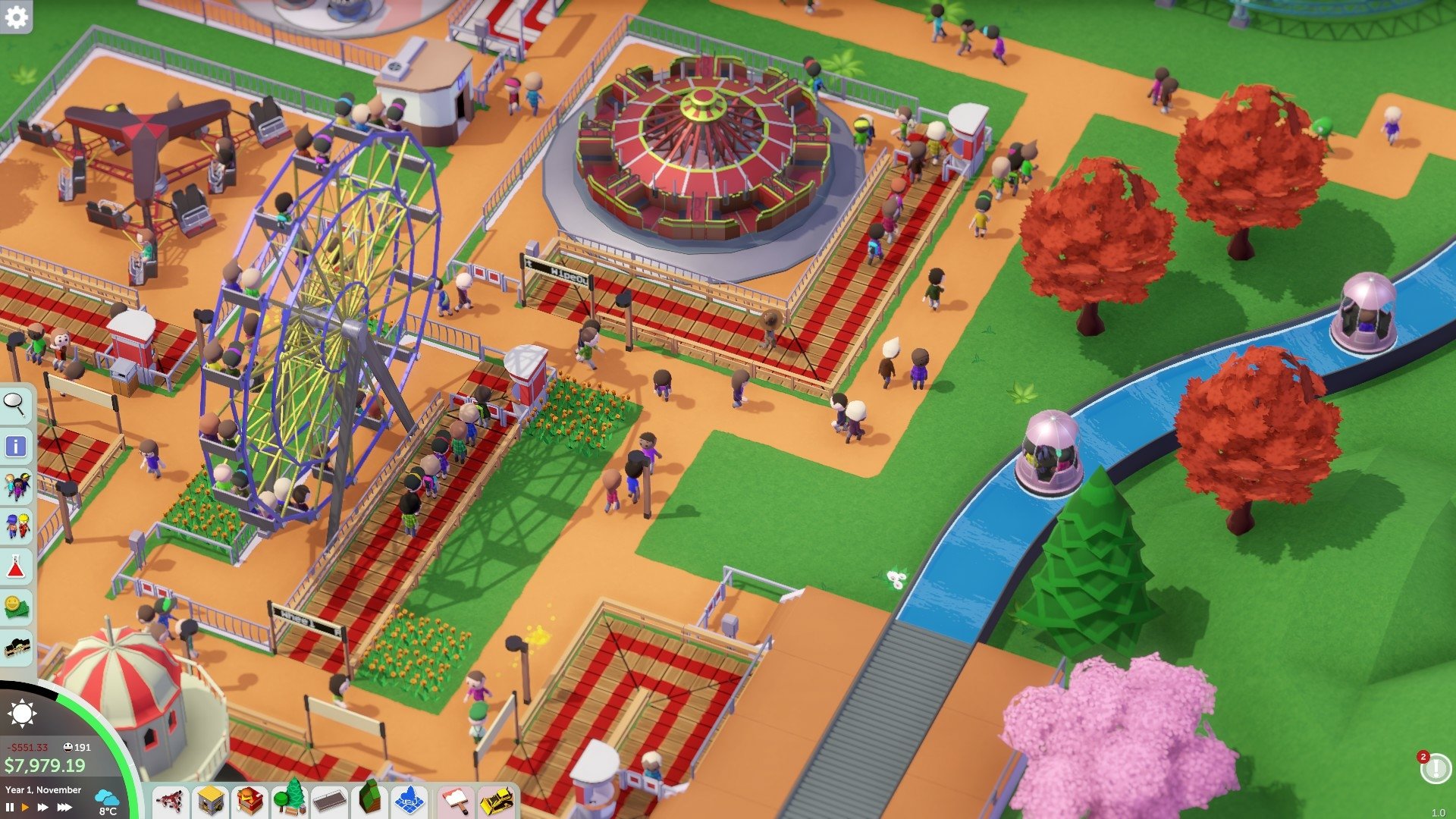
Task: Open the blueprints menu
Action: click(x=410, y=800)
